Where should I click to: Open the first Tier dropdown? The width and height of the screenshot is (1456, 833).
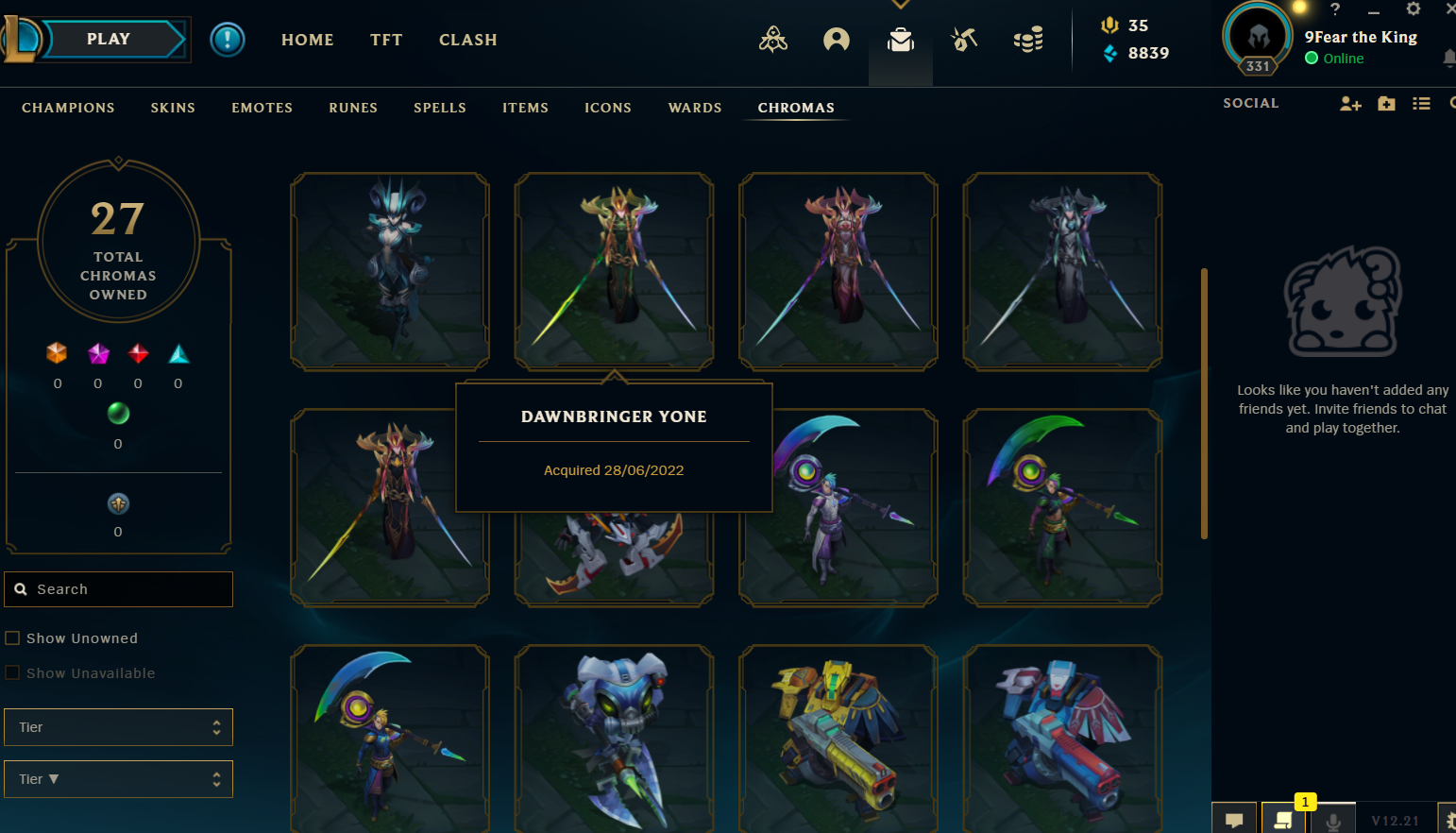pos(119,727)
